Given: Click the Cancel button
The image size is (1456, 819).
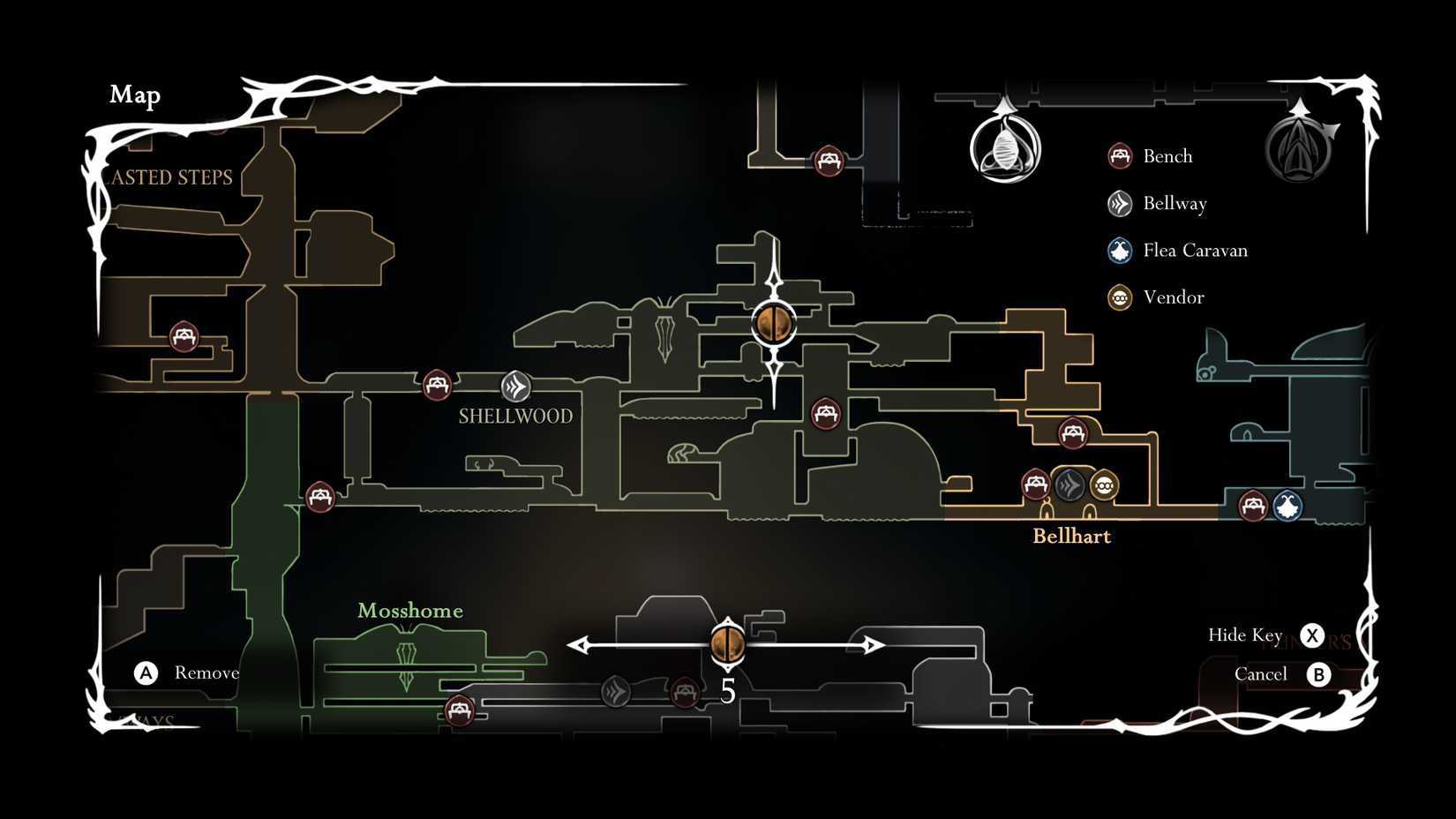Looking at the screenshot, I should tap(1260, 673).
